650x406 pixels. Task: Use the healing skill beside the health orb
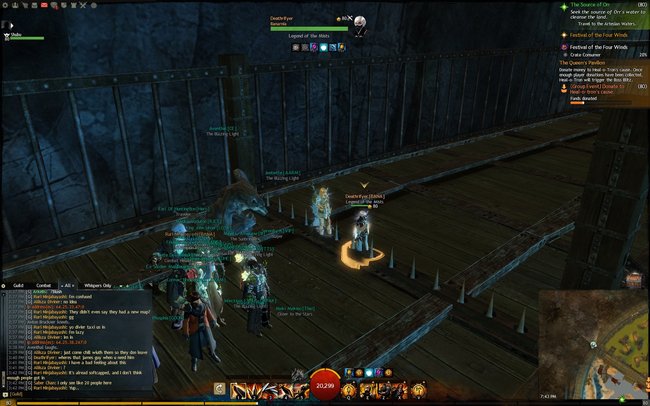click(350, 387)
